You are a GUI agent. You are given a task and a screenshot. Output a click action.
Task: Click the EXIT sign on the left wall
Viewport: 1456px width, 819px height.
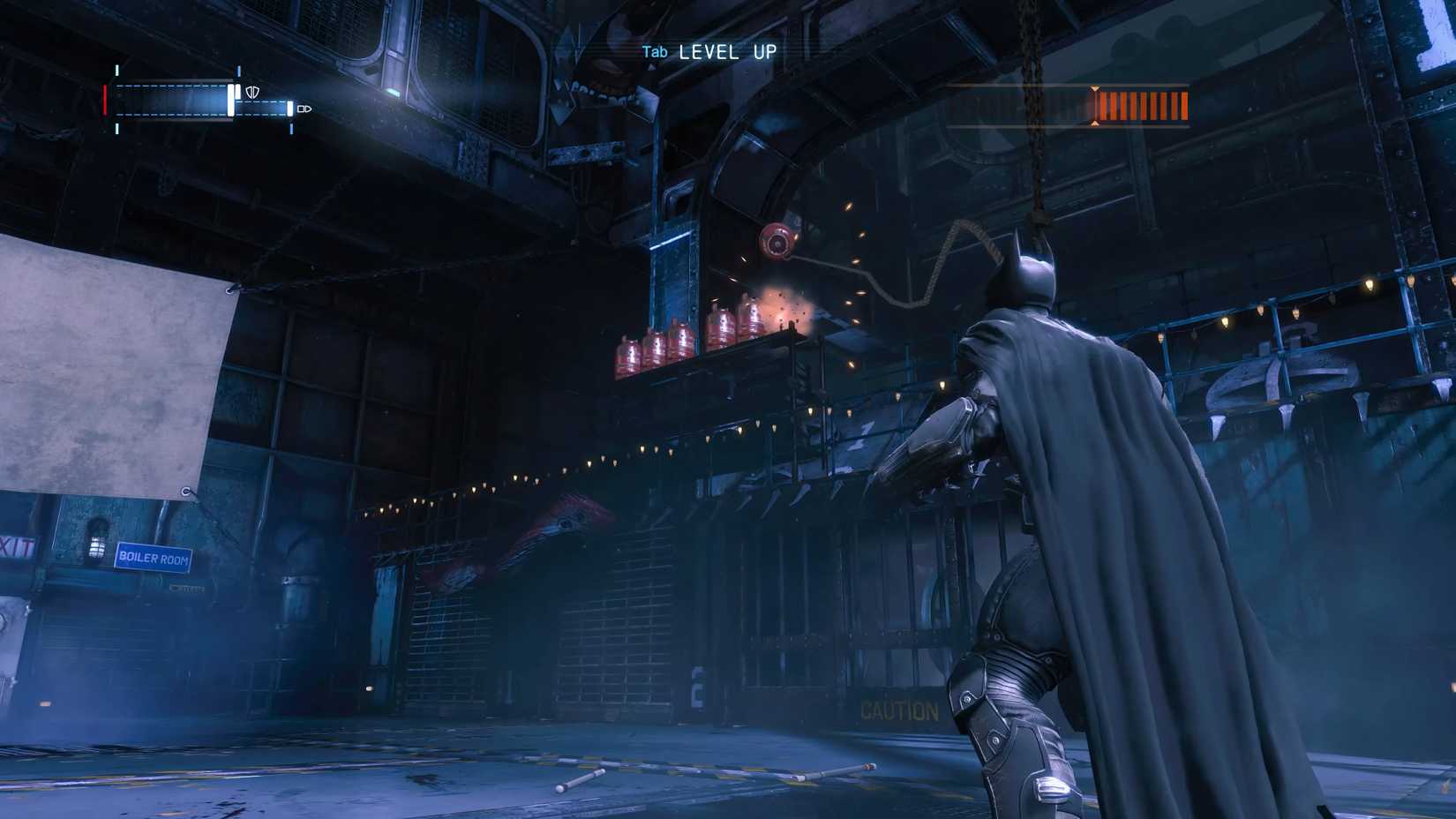(16, 543)
